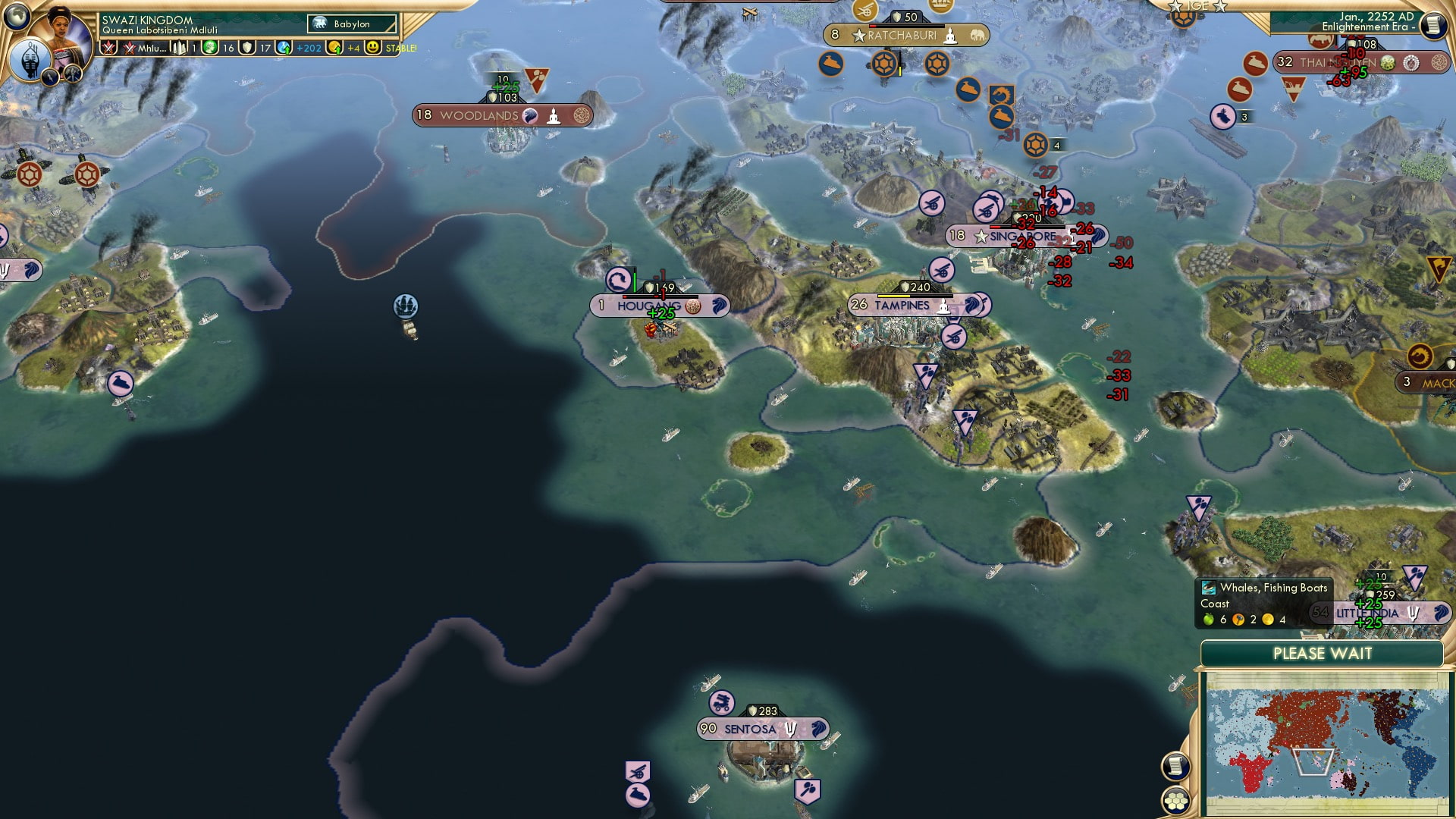Viewport: 1456px width, 819px height.
Task: Click the strategic view globe icon
Action: click(17, 15)
